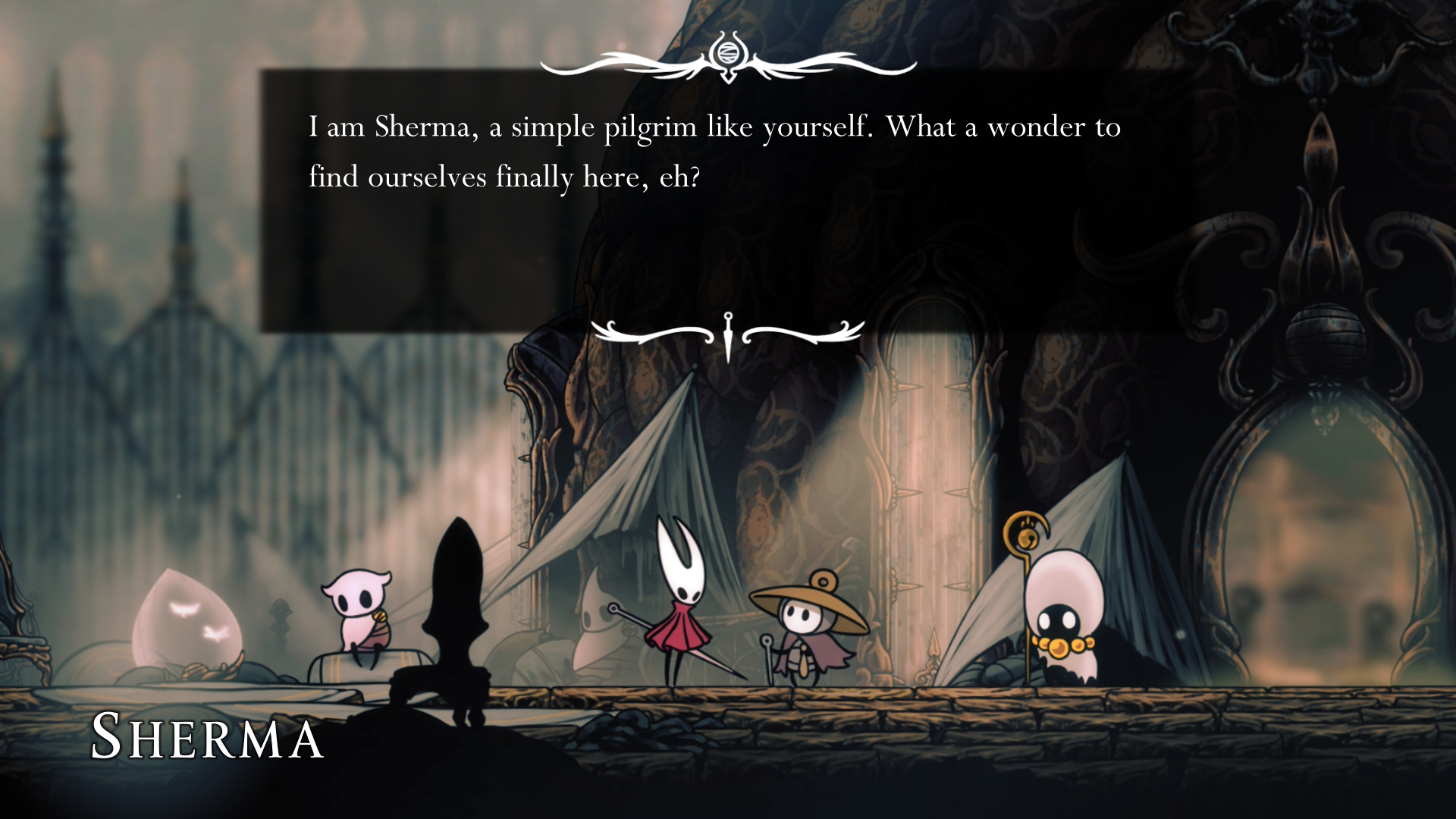Click the needle-shaped dialogue continue marker
This screenshot has height=819, width=1456.
pos(728,336)
